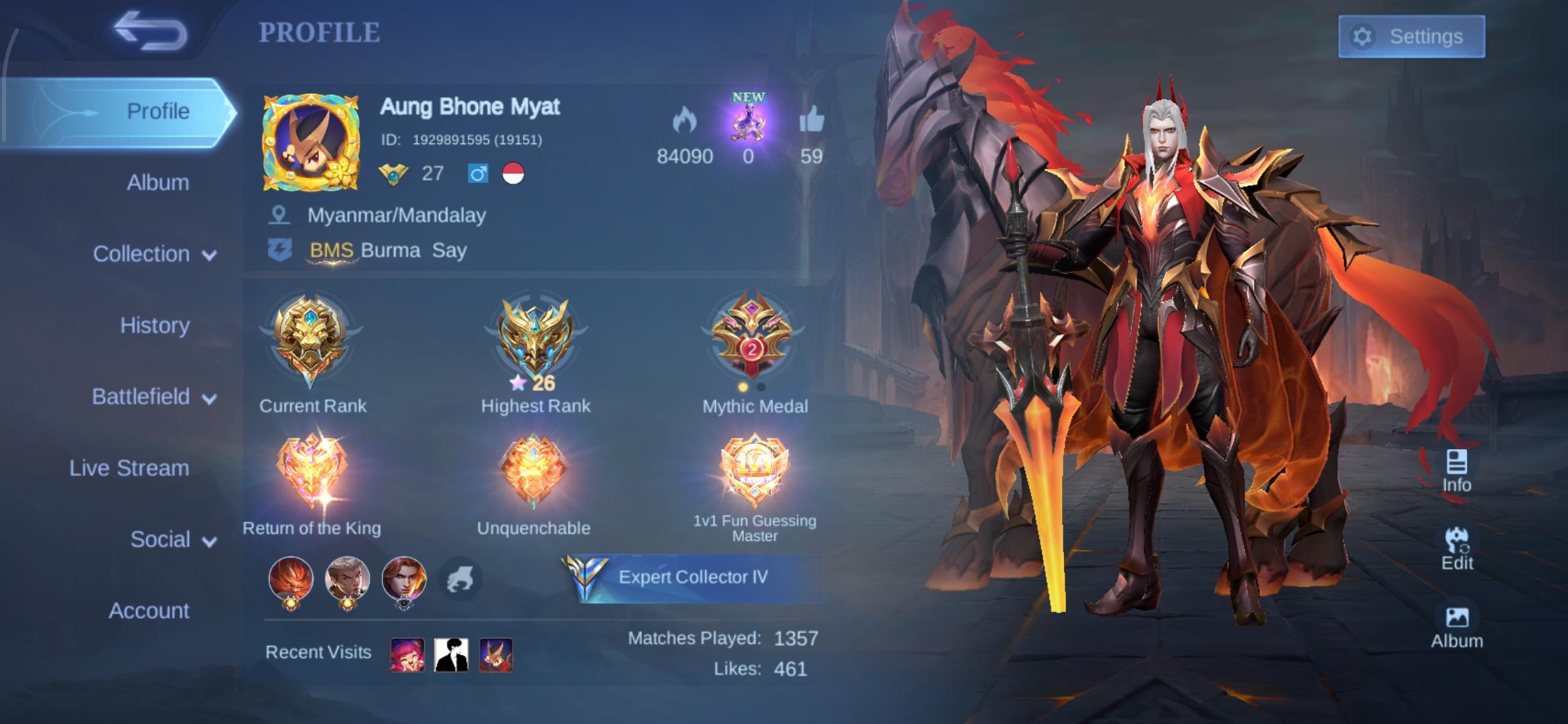Image resolution: width=1568 pixels, height=724 pixels.
Task: Click the Indonesian flag icon
Action: (x=513, y=174)
